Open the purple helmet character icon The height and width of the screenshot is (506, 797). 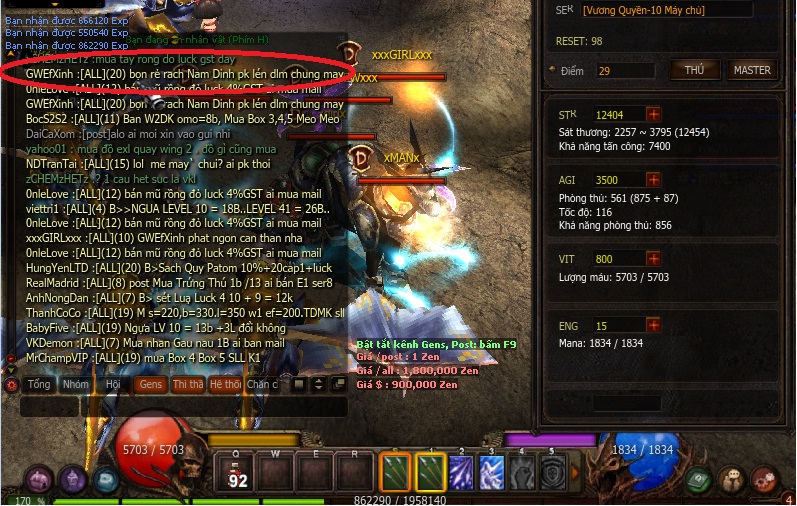click(72, 480)
